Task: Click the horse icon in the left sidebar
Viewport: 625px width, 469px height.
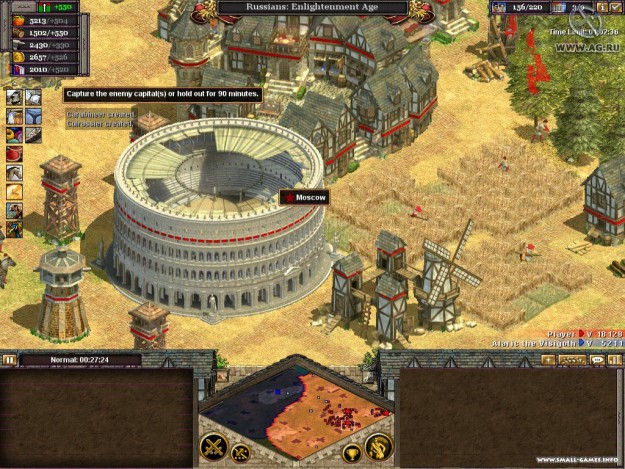Action: 14,172
